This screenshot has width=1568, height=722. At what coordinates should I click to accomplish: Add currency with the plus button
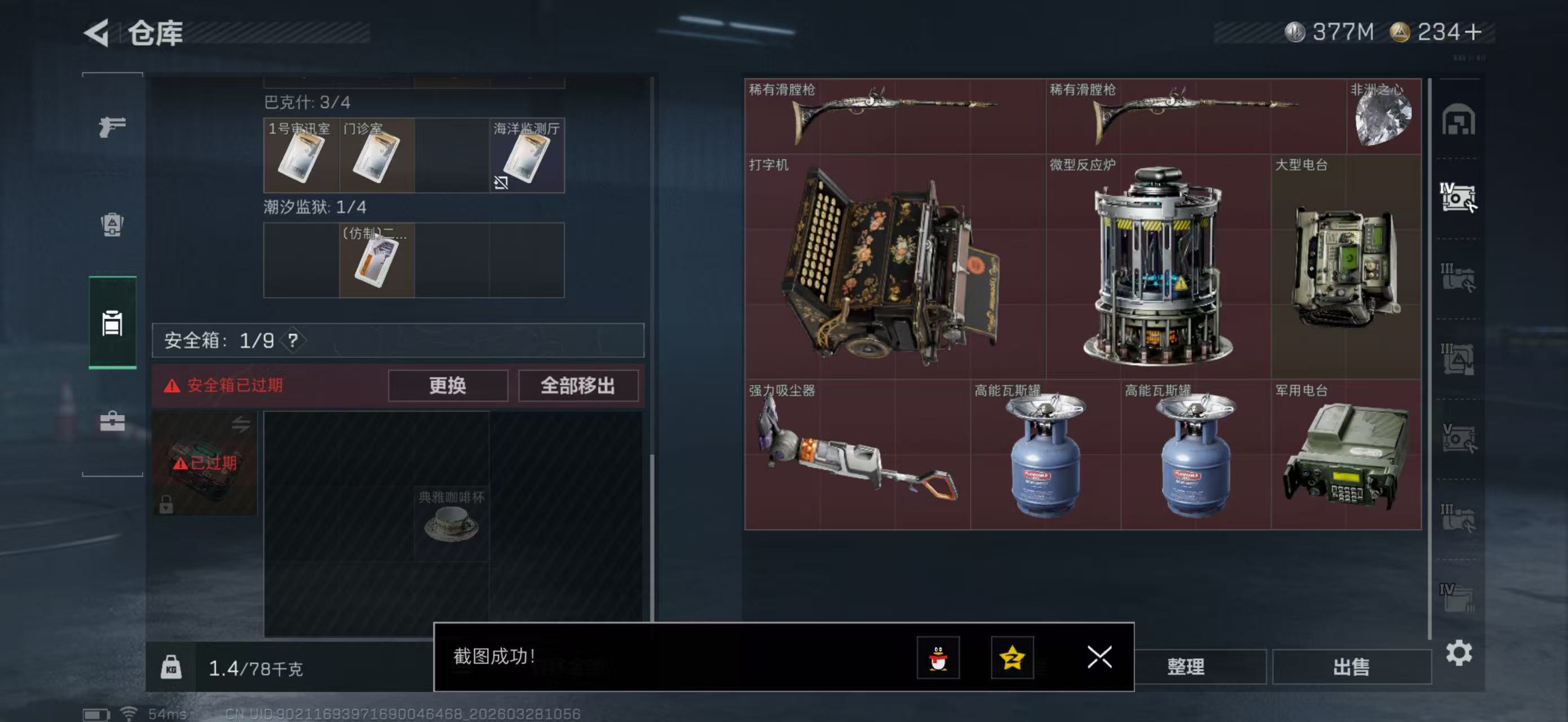pos(1473,32)
